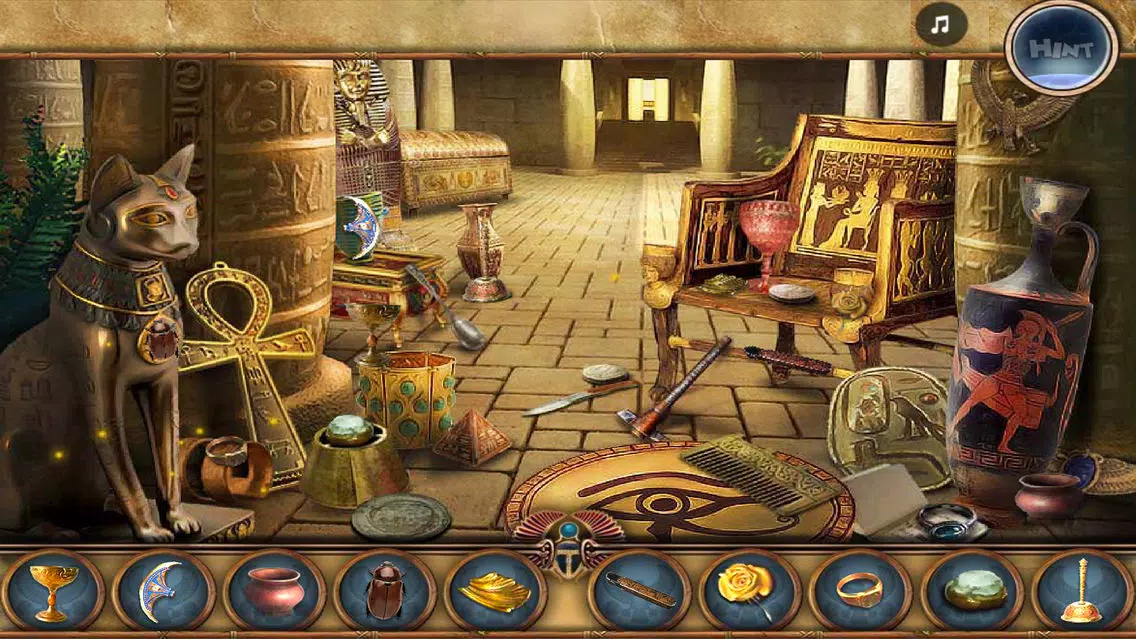This screenshot has width=1136, height=639.
Task: Click the golden wing item slot
Action: pyautogui.click(x=495, y=591)
